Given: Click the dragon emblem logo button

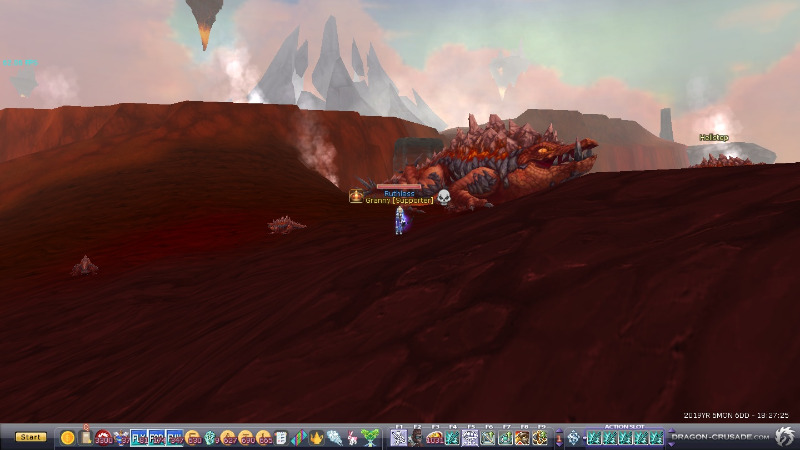Looking at the screenshot, I should [785, 436].
